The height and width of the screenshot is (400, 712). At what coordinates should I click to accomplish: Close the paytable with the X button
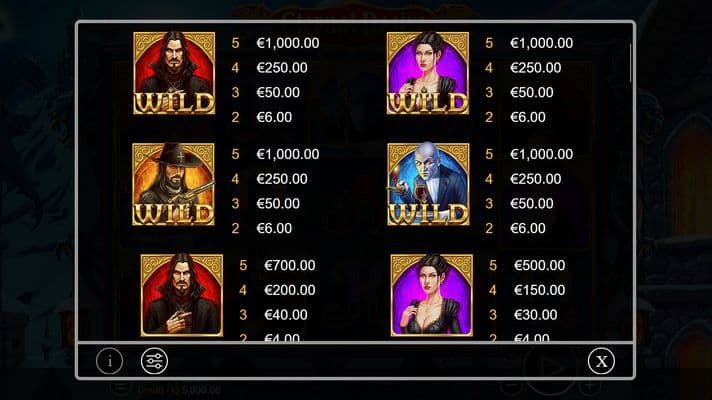click(x=601, y=361)
